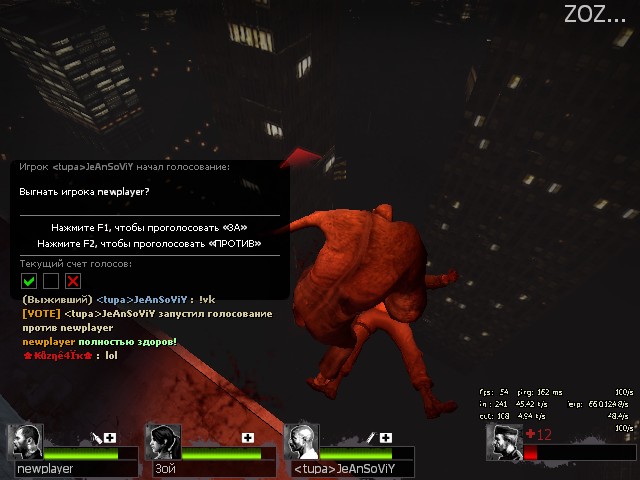Select the green checkmark vote box

(29, 281)
